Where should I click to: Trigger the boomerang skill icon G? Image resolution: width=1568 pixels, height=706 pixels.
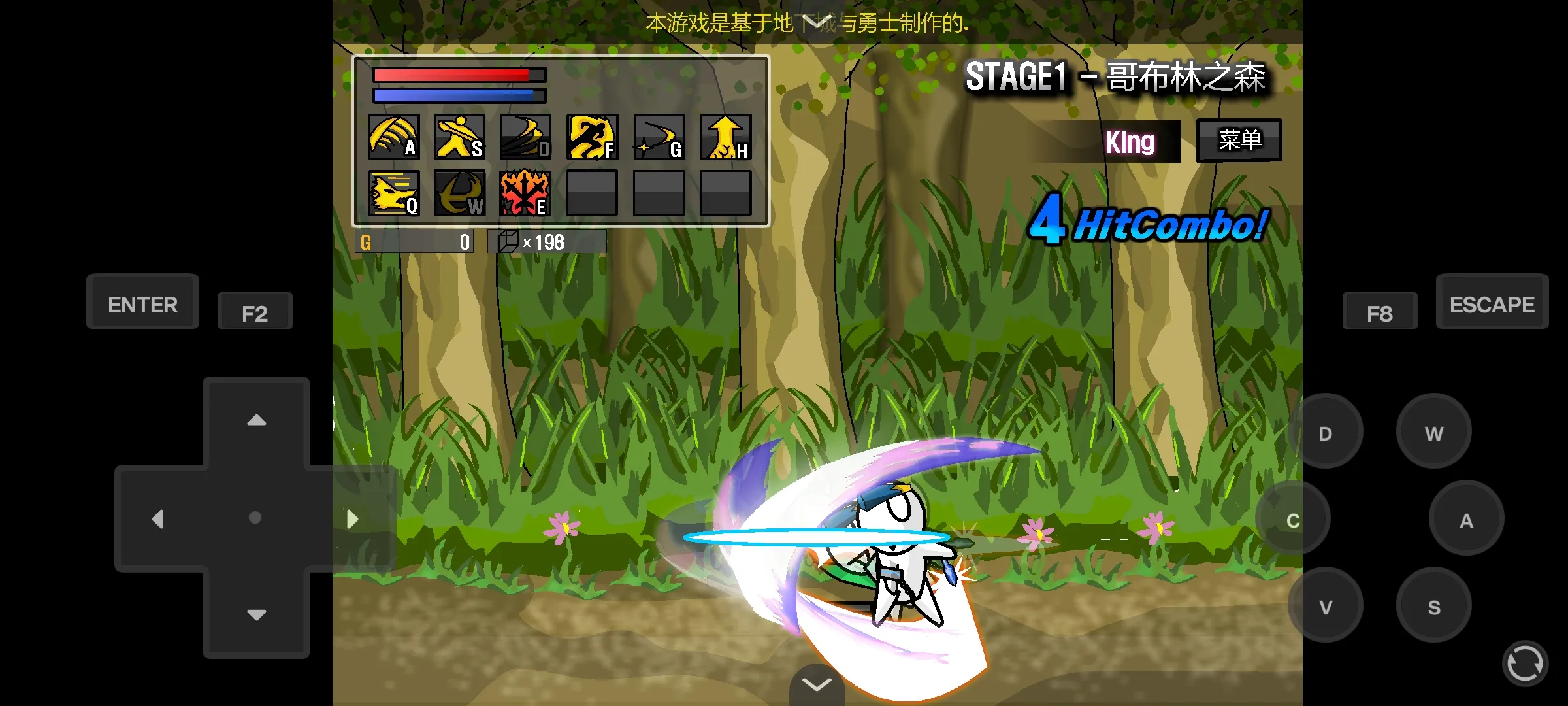[x=658, y=137]
